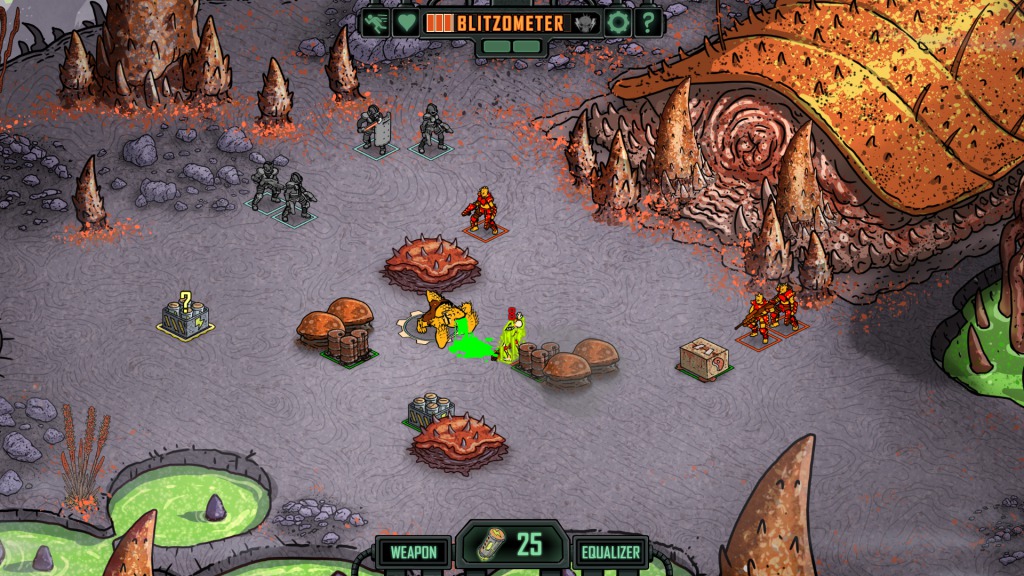Open the EQUALIZER panel
Screen dimensions: 1024x576
(610, 552)
